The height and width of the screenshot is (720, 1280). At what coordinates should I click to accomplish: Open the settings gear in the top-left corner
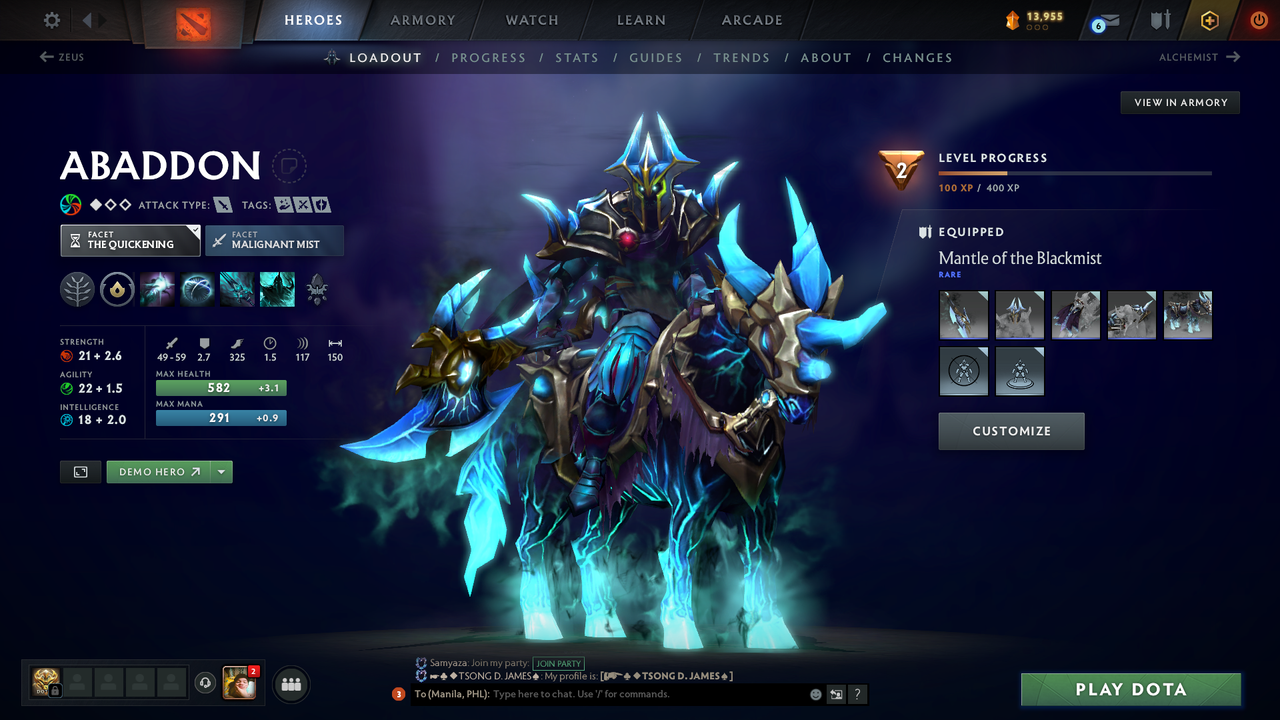click(x=51, y=20)
